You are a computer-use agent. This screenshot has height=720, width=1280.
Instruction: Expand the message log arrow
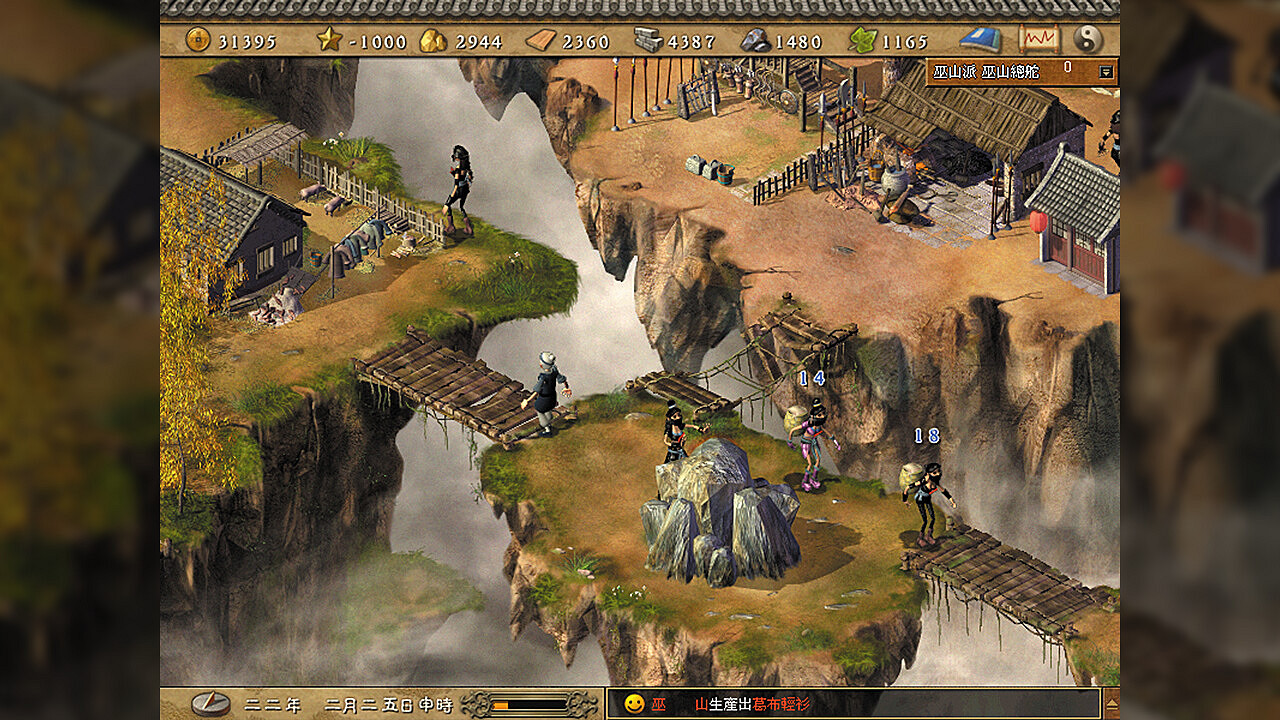1110,703
